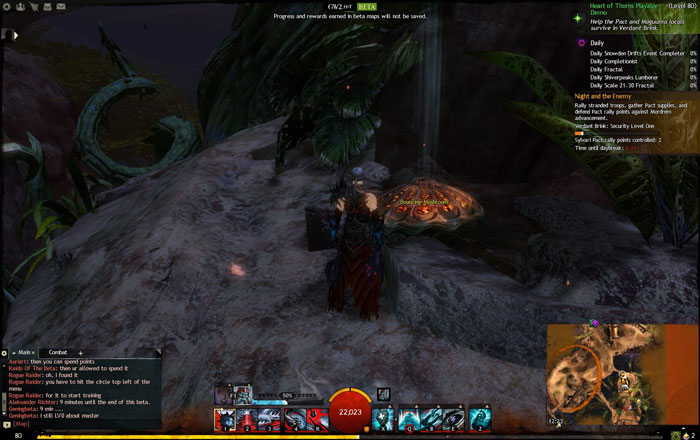Activate the profession skill F1 icon
Image resolution: width=700 pixels, height=440 pixels.
[x=223, y=395]
